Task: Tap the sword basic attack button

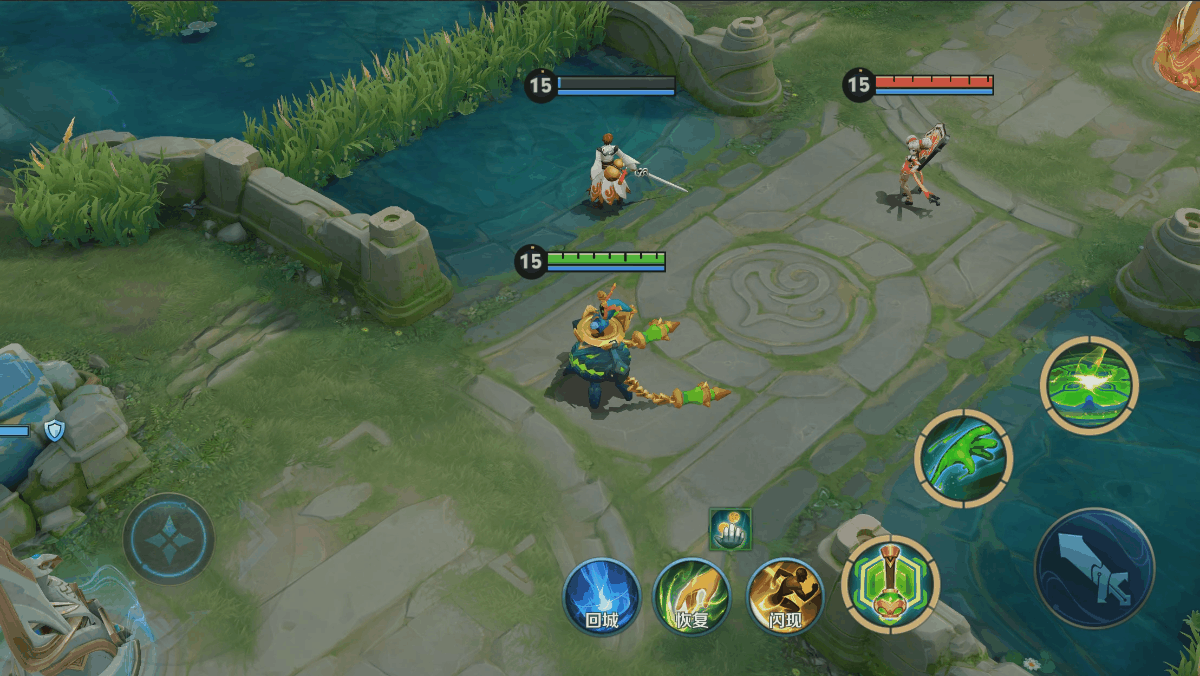Action: [x=1094, y=568]
